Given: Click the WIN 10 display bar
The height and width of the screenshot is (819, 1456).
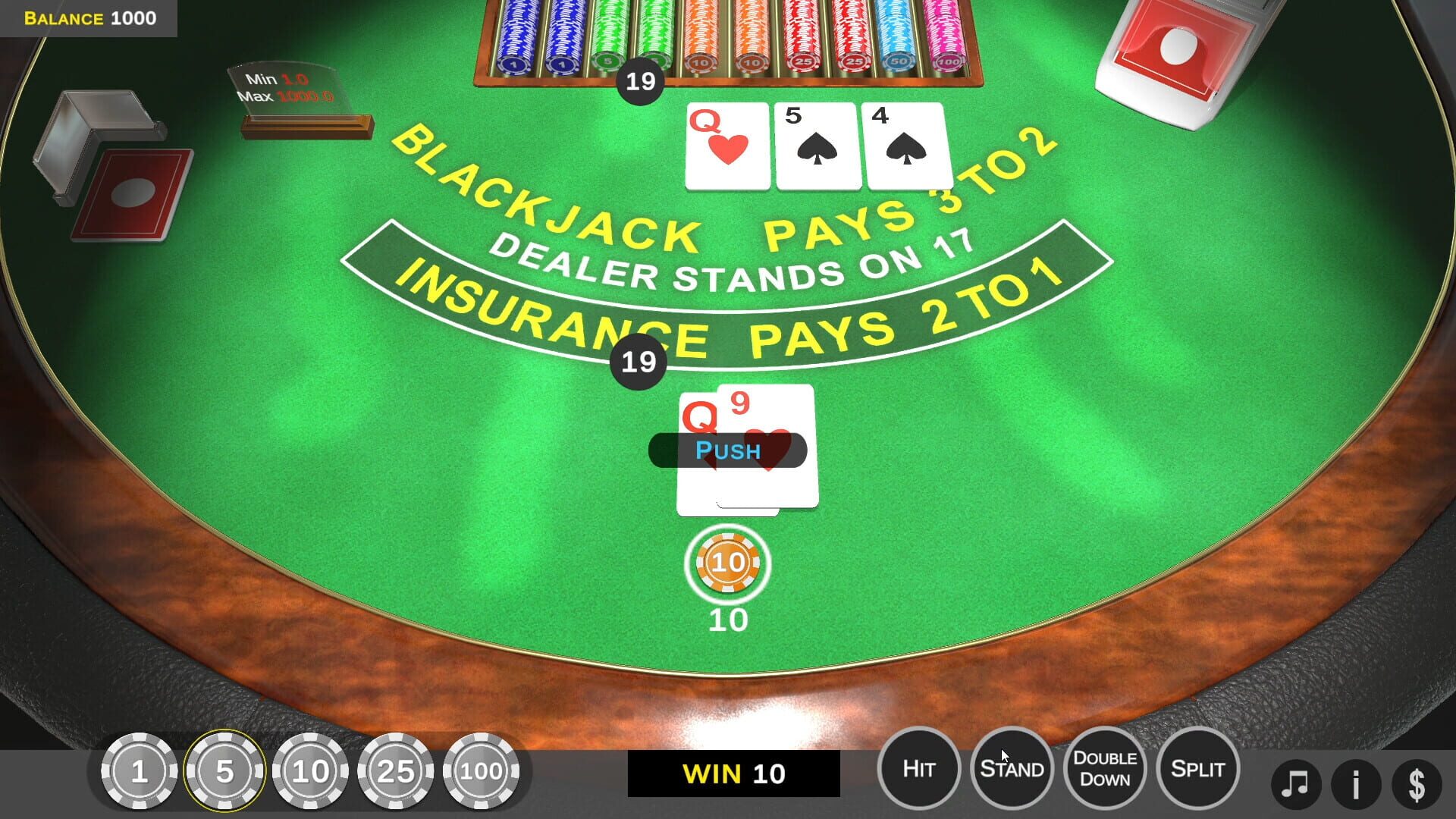Looking at the screenshot, I should tap(733, 774).
